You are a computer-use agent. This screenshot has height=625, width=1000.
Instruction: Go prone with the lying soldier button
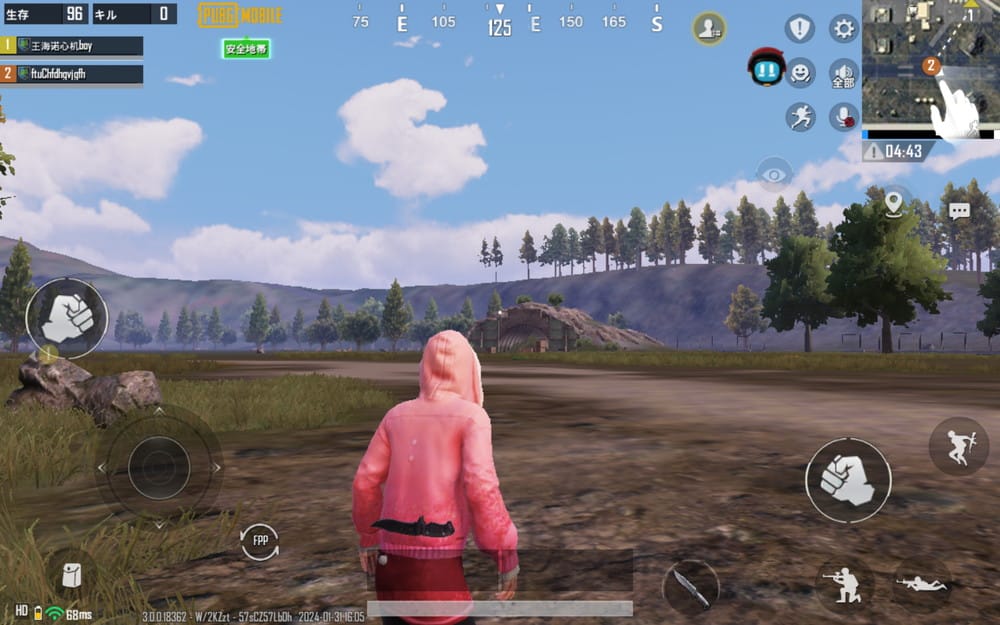pyautogui.click(x=921, y=583)
